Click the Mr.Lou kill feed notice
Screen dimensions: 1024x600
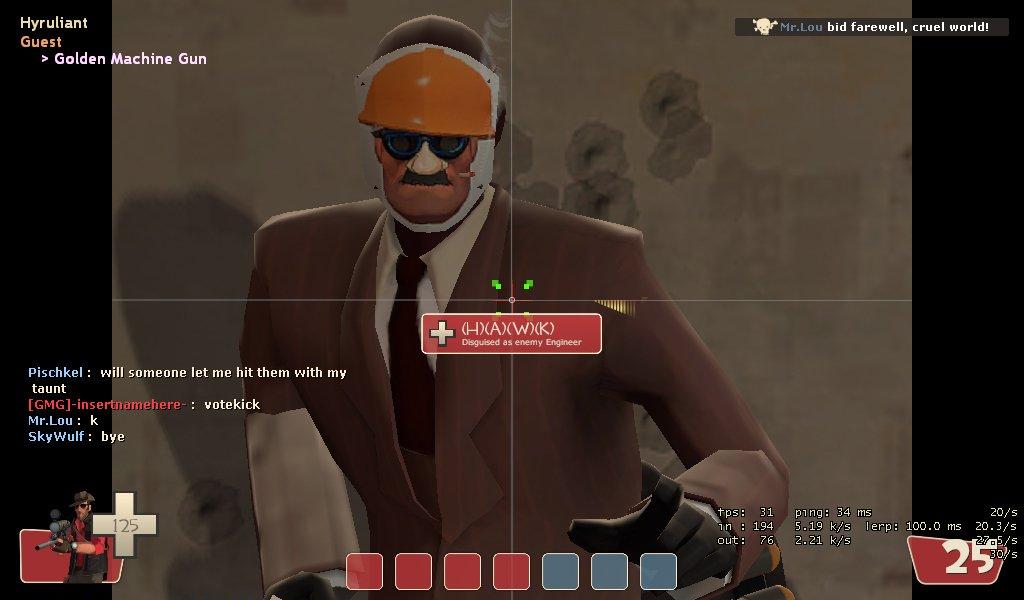[871, 27]
